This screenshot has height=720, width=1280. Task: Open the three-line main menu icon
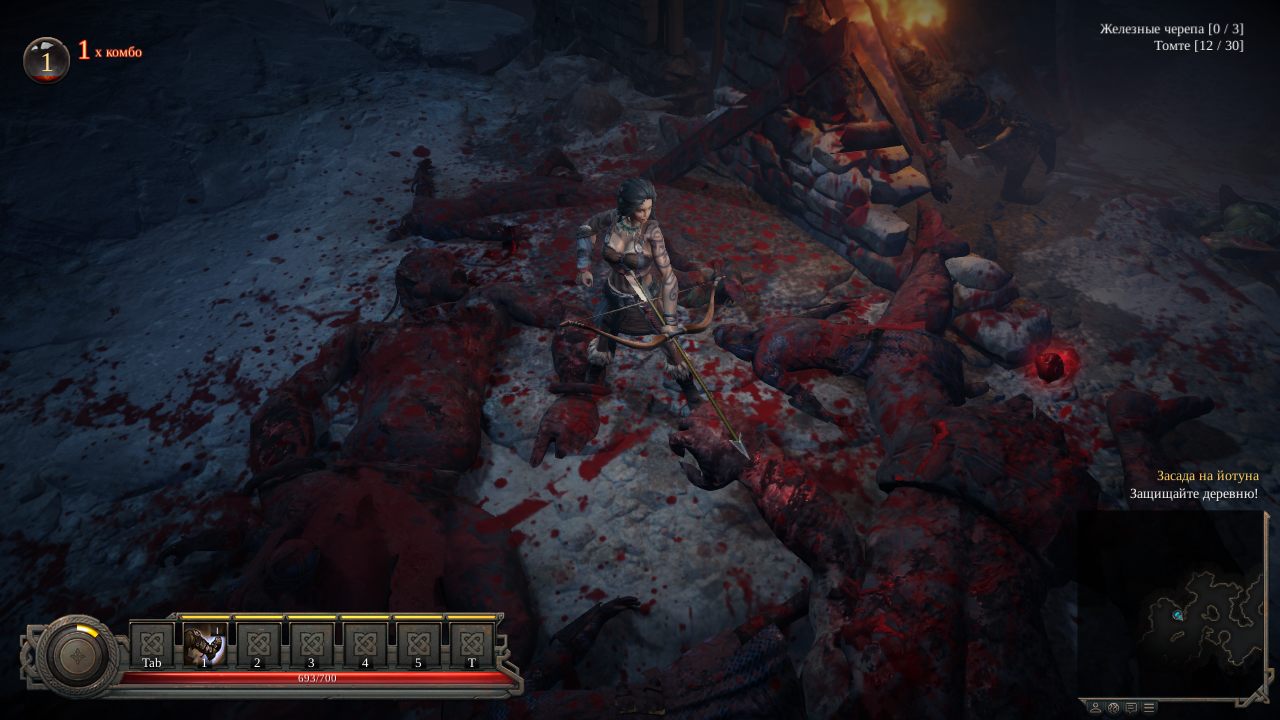[1149, 707]
